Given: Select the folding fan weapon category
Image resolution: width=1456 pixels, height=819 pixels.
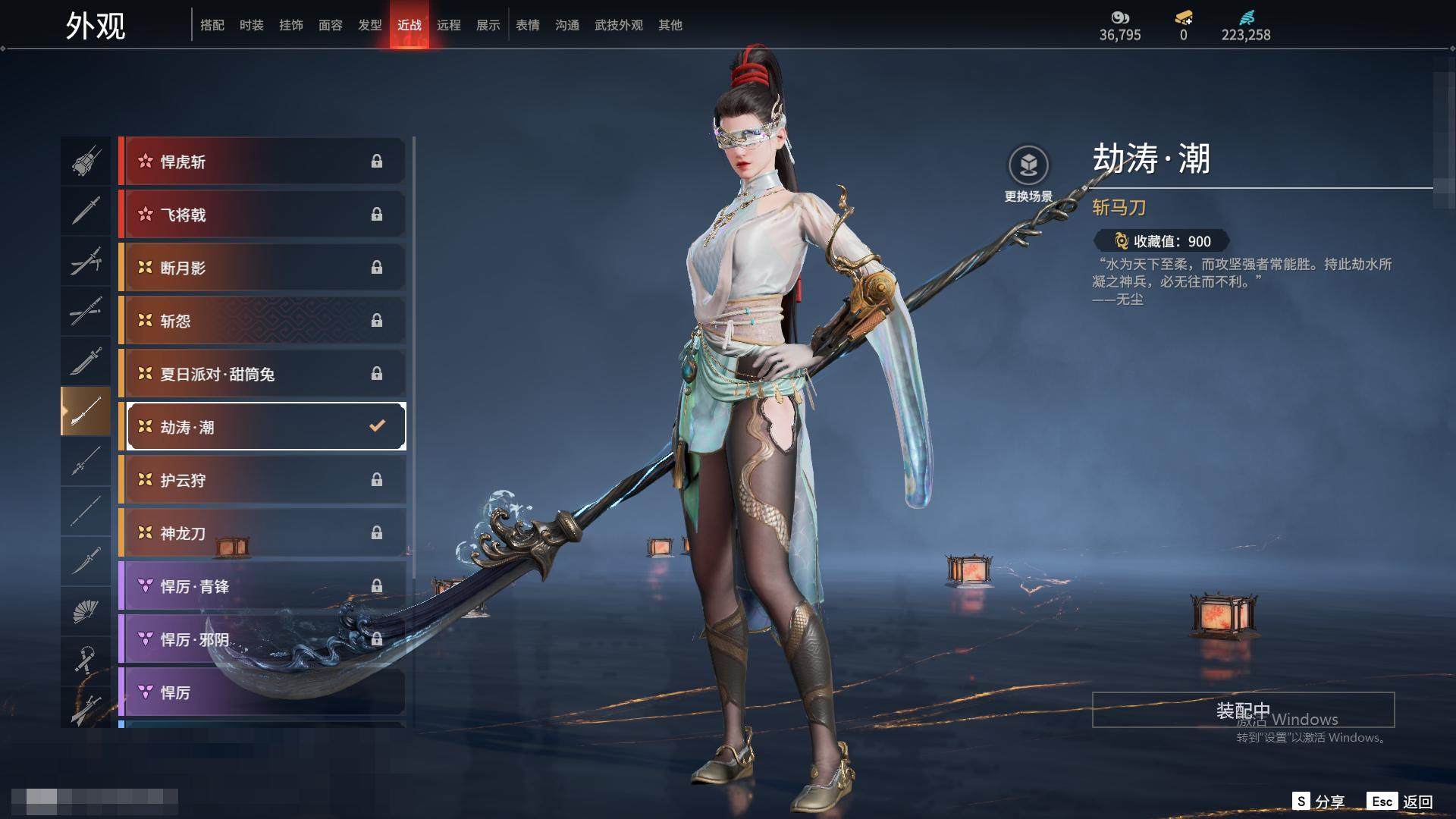Looking at the screenshot, I should [86, 611].
